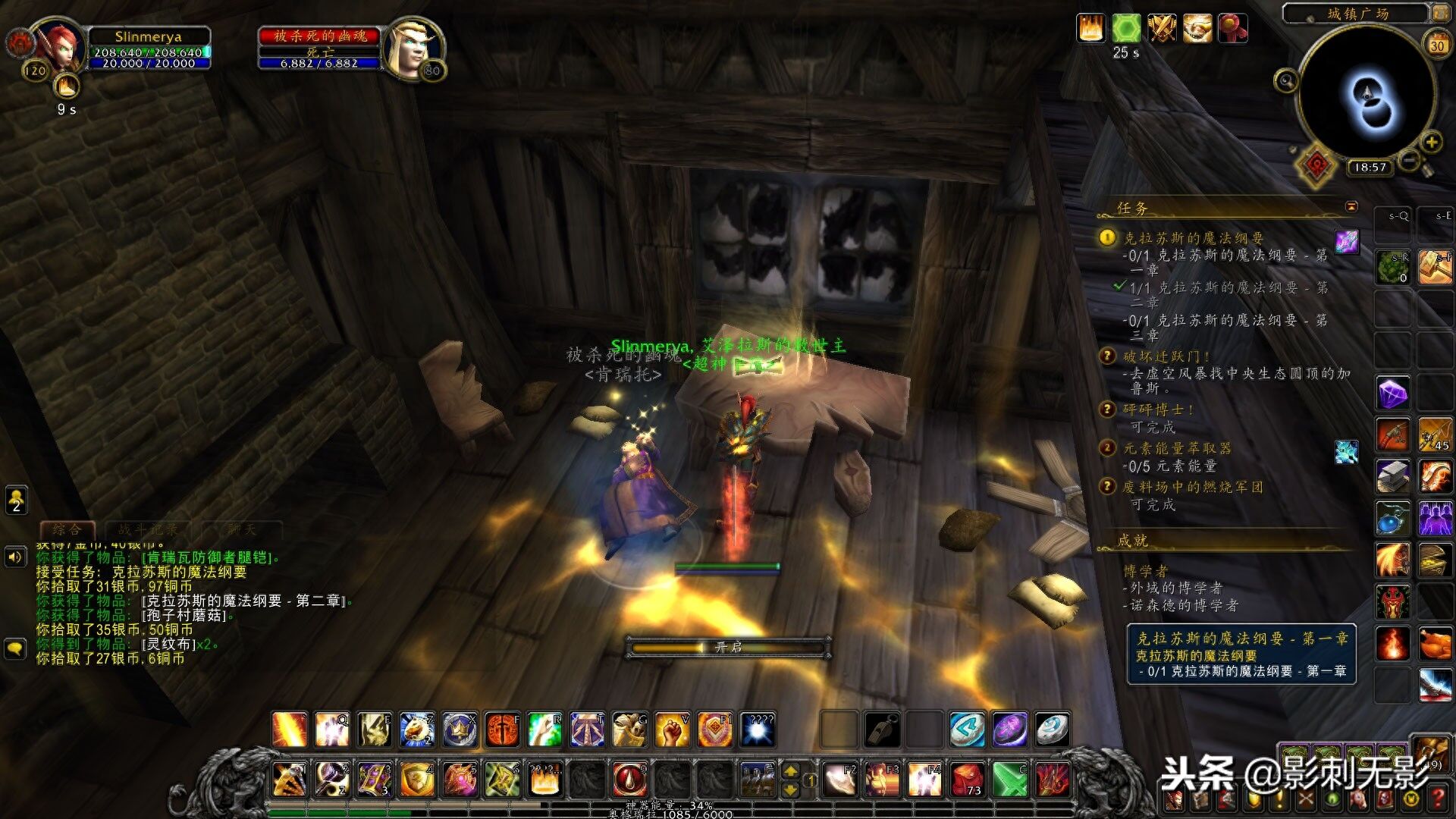Screen dimensions: 1456x819
Task: Collapse the quest tracker header
Action: coord(1351,206)
